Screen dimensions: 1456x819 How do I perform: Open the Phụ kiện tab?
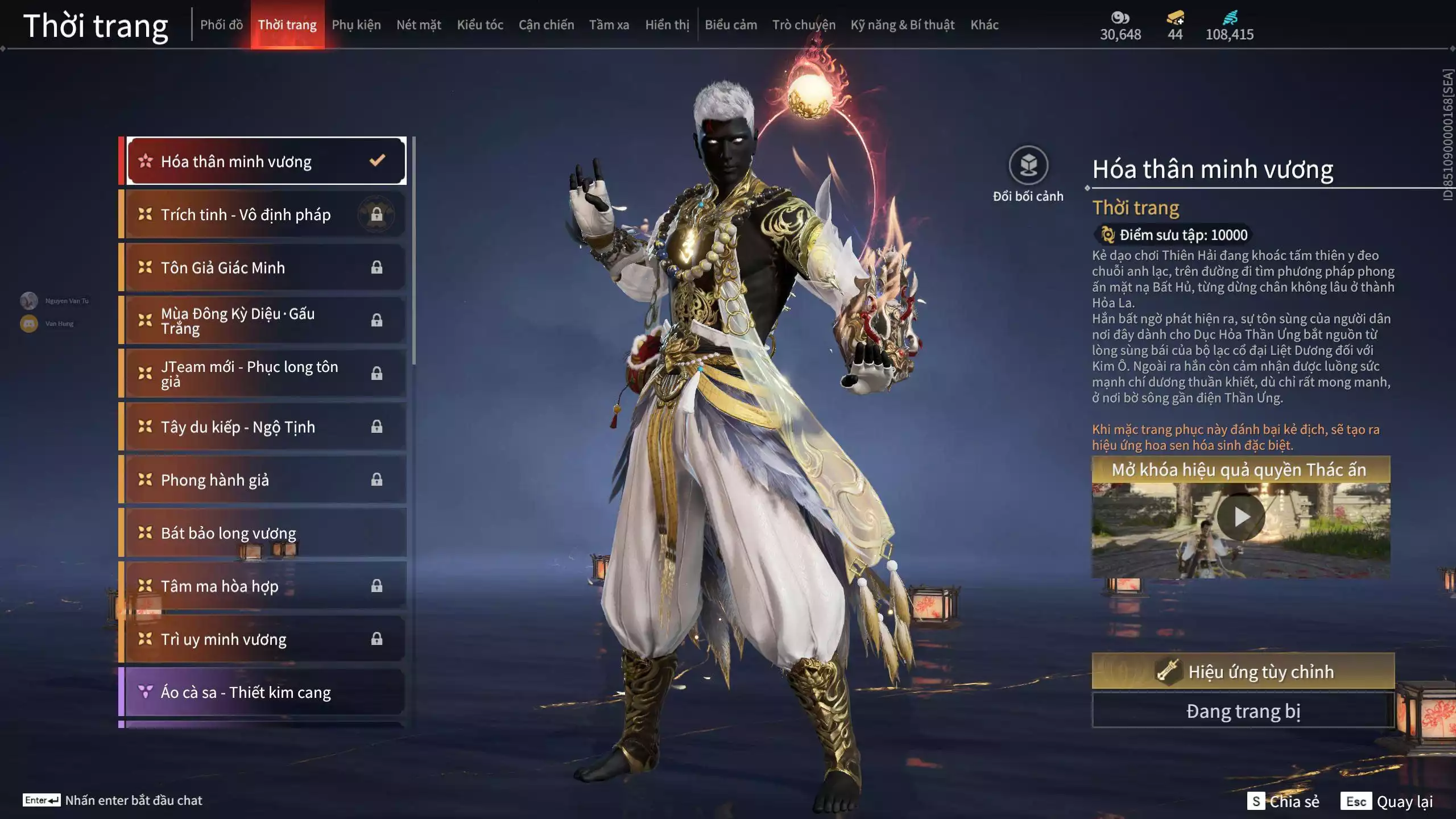(356, 25)
